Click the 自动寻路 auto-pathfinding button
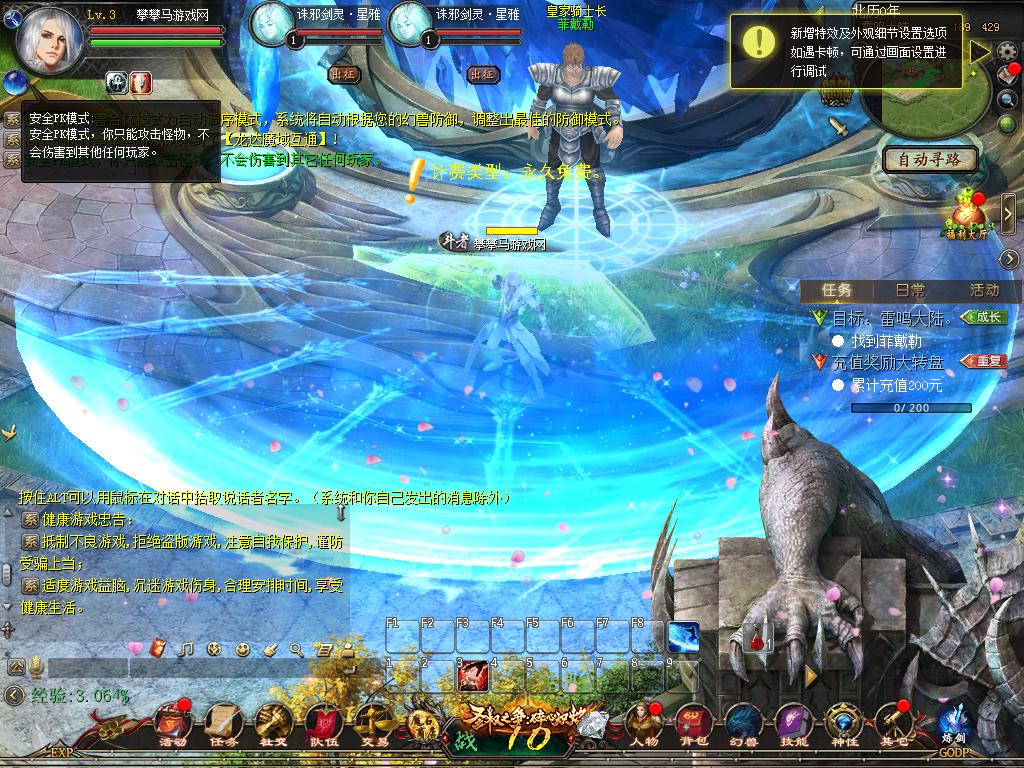 (929, 160)
